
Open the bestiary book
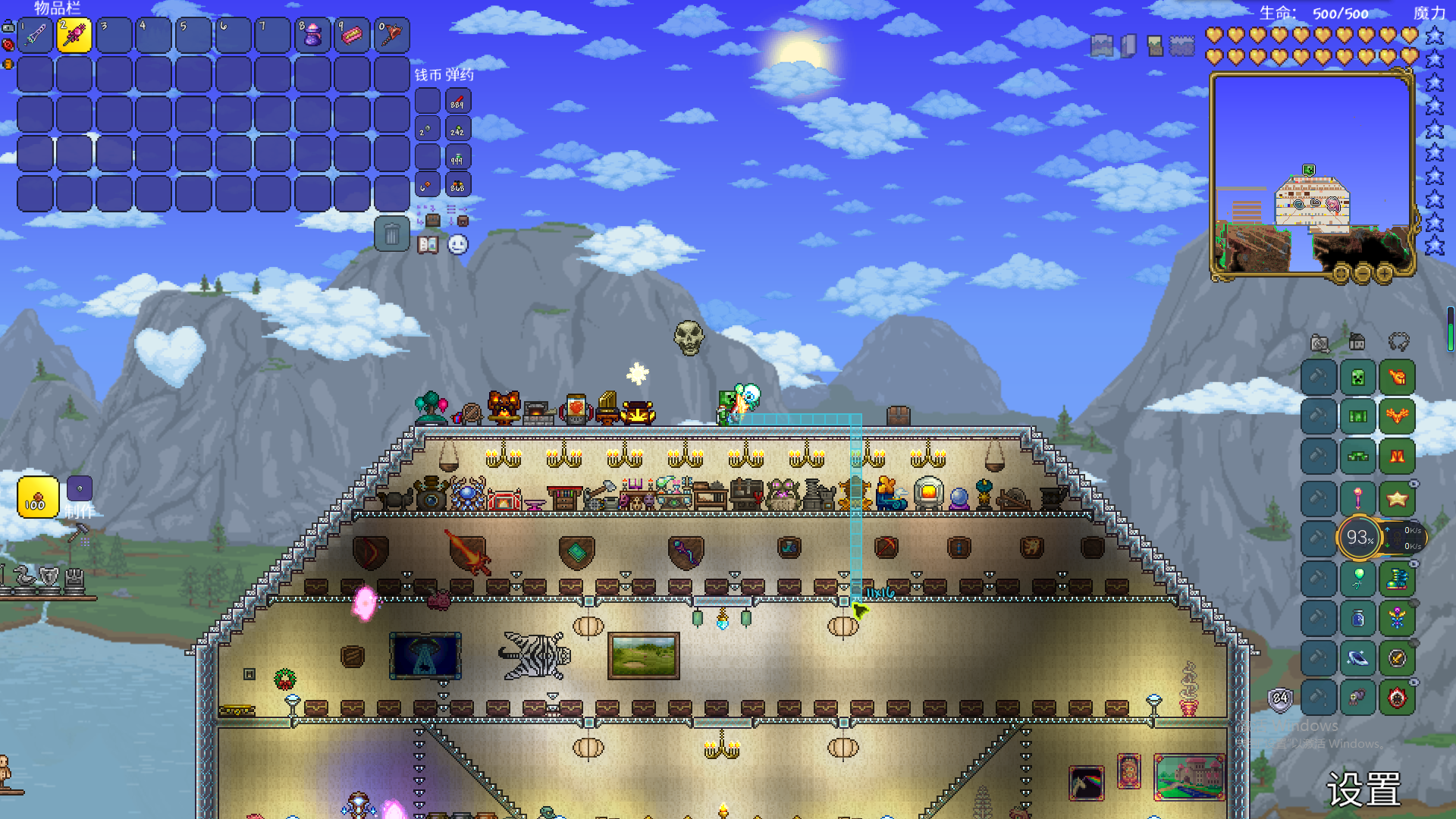[428, 245]
